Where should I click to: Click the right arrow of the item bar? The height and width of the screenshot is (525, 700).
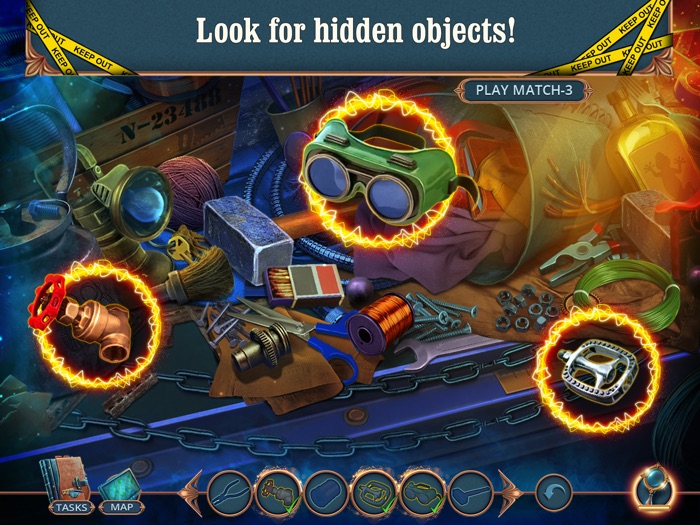coord(509,492)
